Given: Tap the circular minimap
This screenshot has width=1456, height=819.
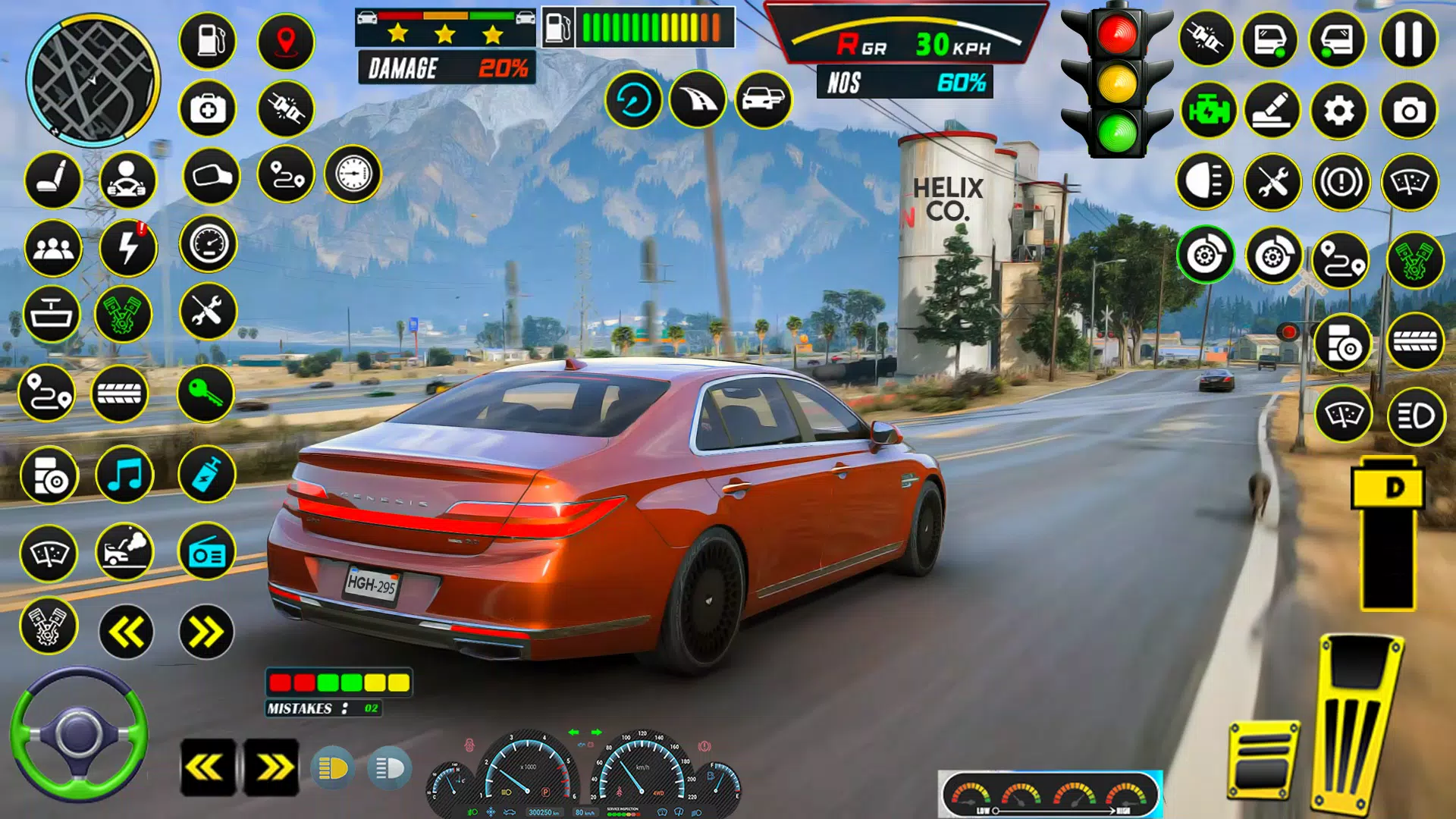Looking at the screenshot, I should click(x=93, y=81).
